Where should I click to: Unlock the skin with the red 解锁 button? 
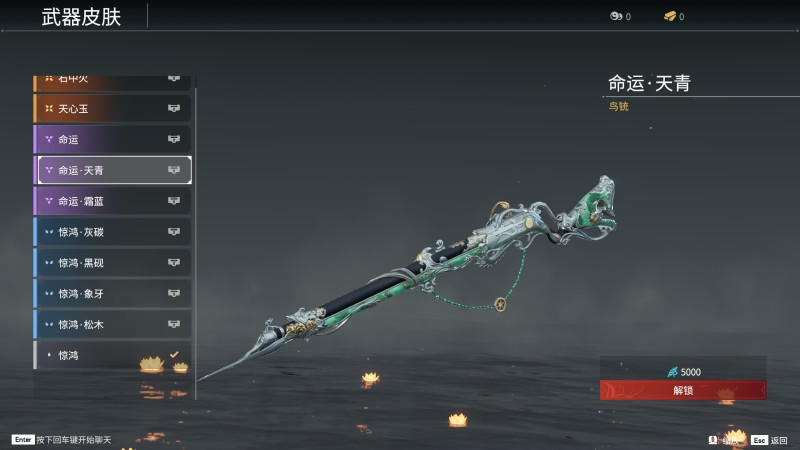(683, 390)
